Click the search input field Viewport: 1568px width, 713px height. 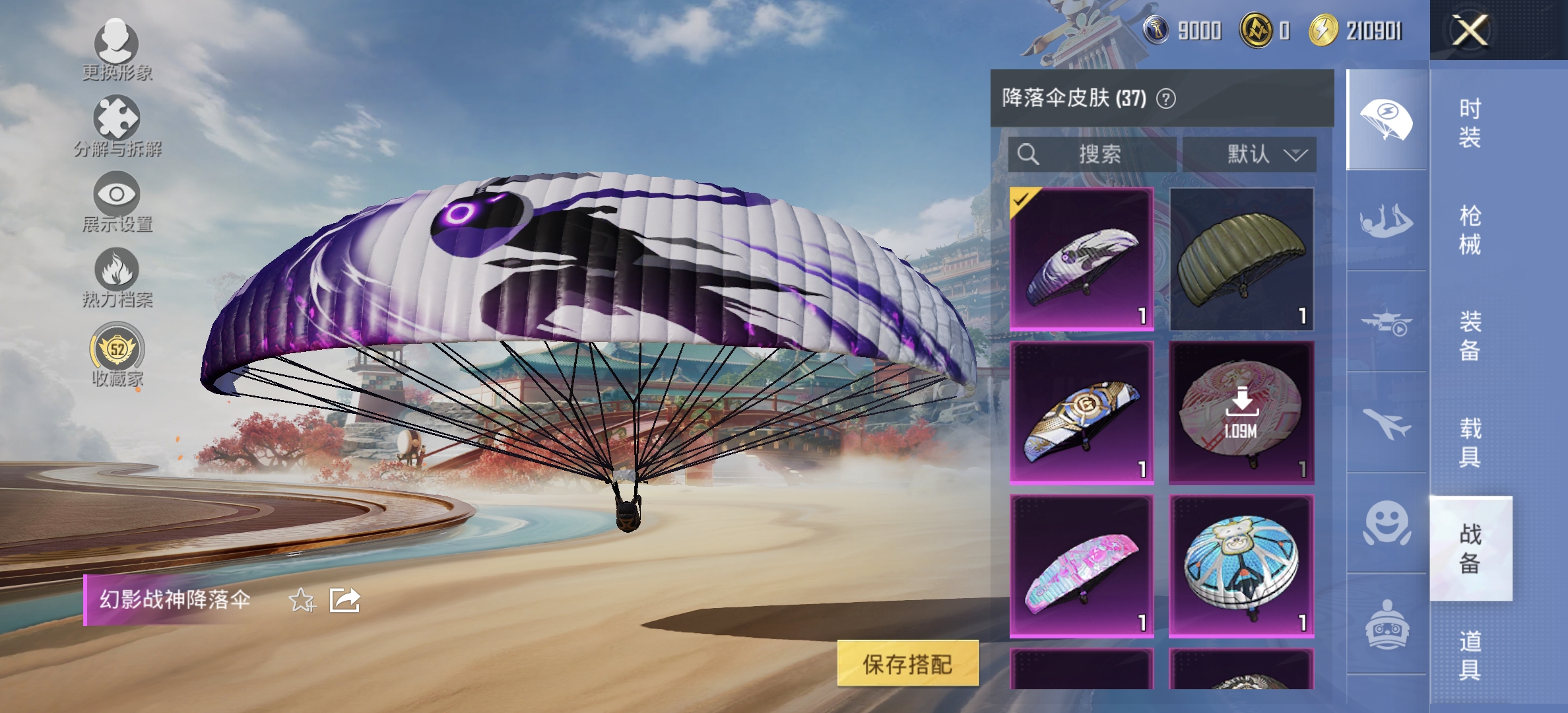[1092, 154]
